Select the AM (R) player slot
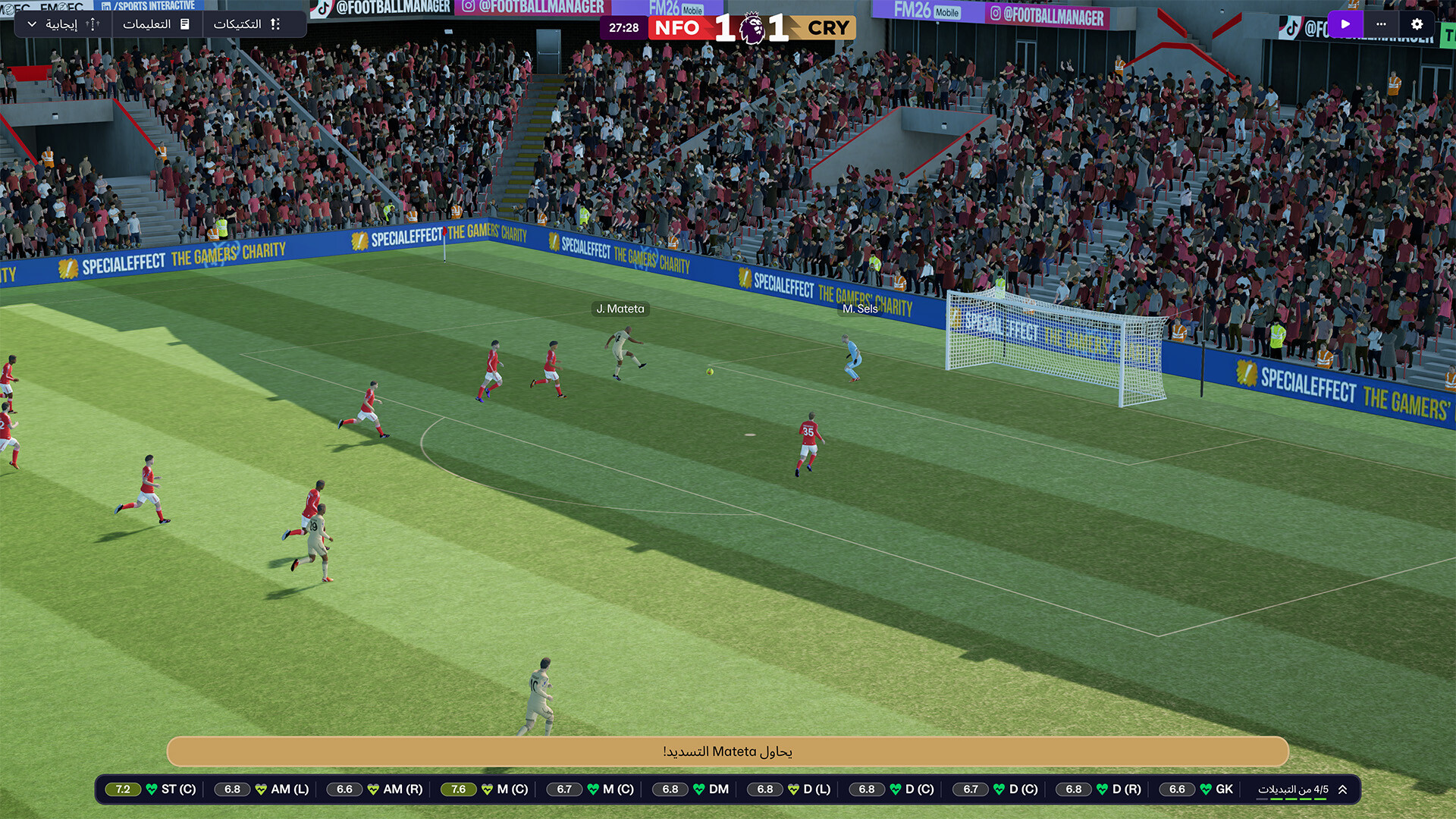The width and height of the screenshot is (1456, 819). pyautogui.click(x=375, y=789)
